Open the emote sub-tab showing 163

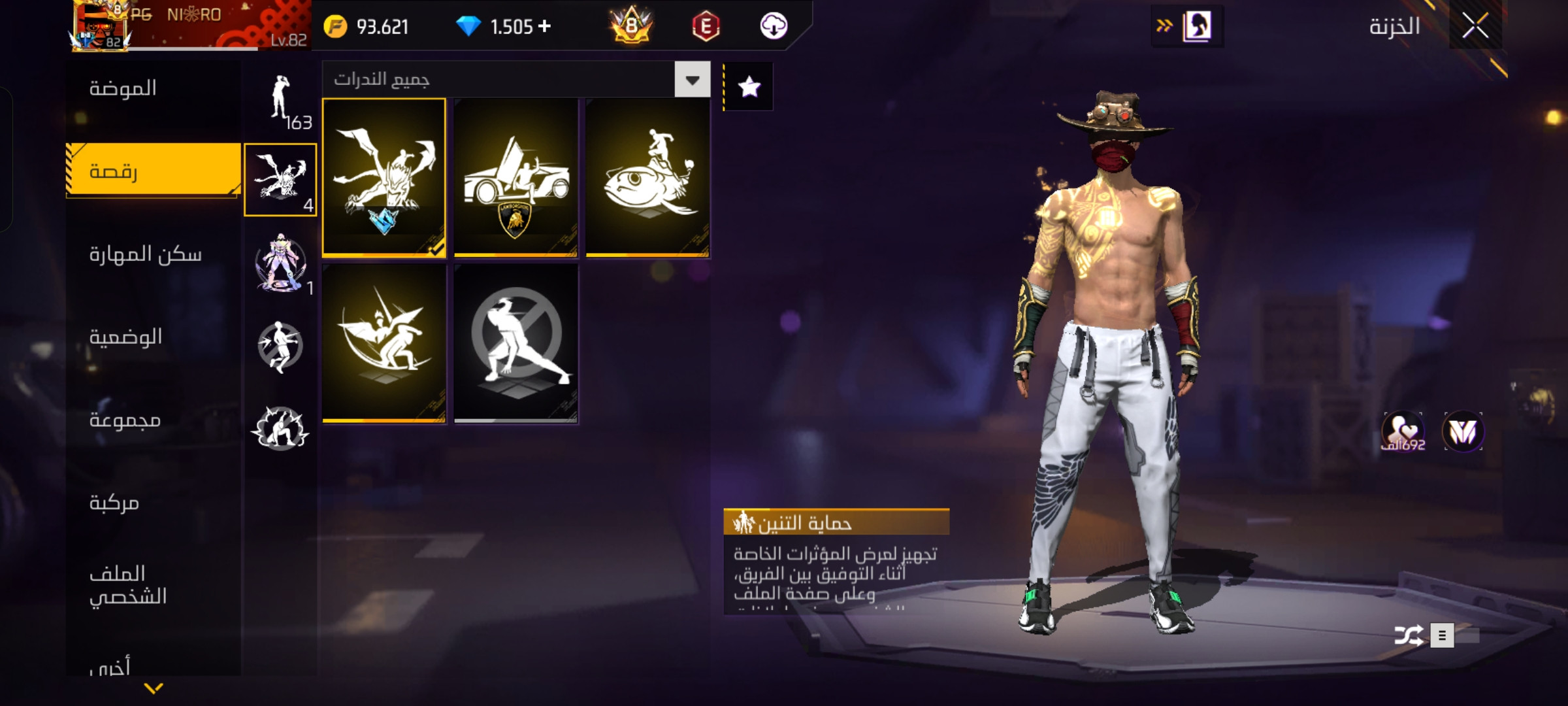click(282, 101)
